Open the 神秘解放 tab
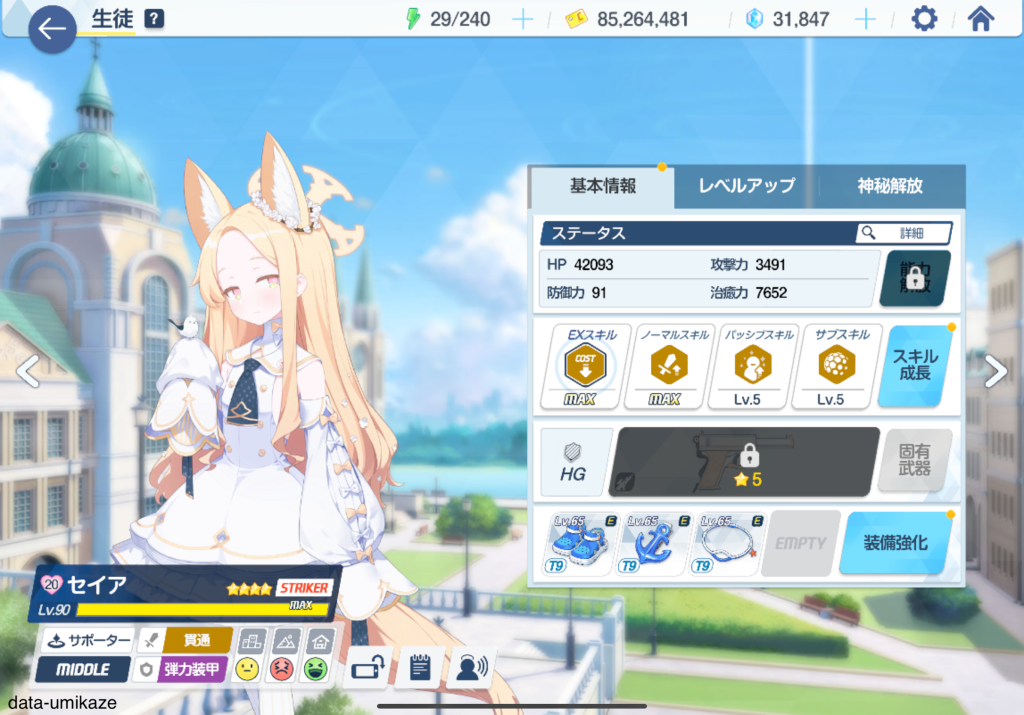The width and height of the screenshot is (1024, 715). click(890, 186)
